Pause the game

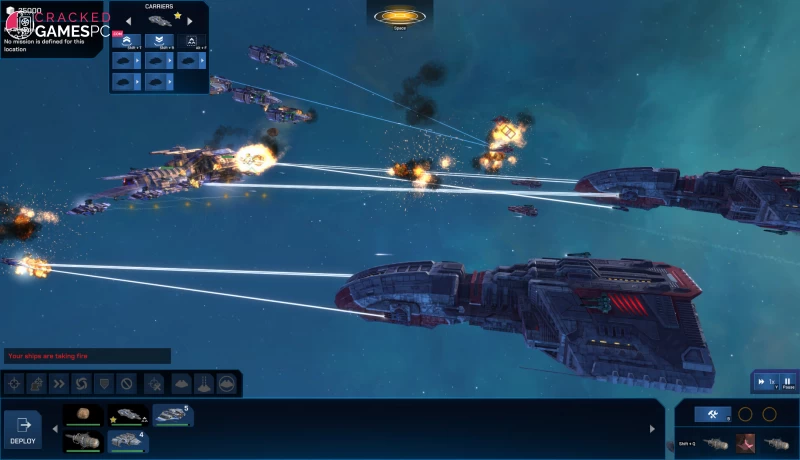click(788, 382)
